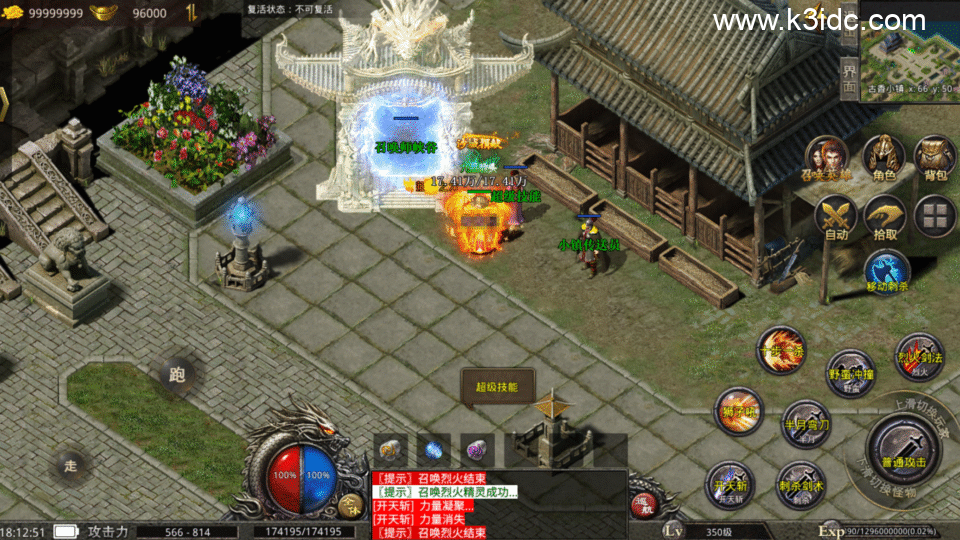
Task: Activate the 开天斩 skill
Action: 728,484
